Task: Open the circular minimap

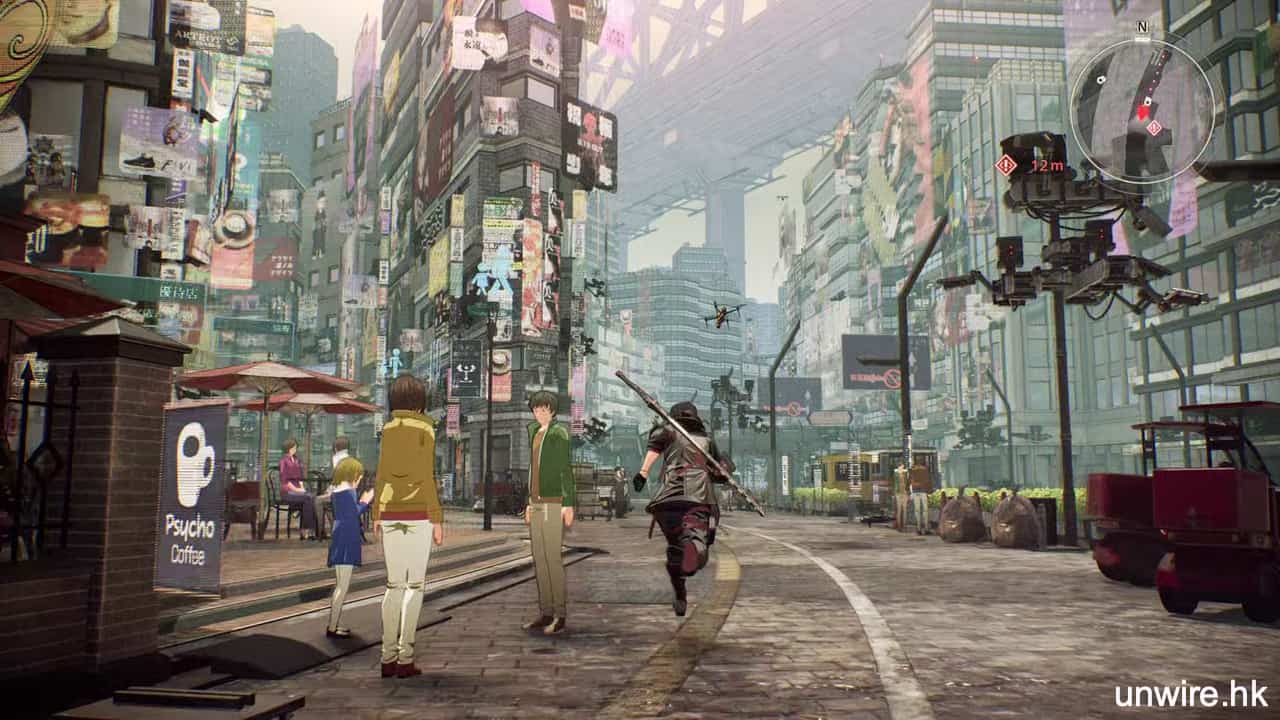Action: (1142, 107)
